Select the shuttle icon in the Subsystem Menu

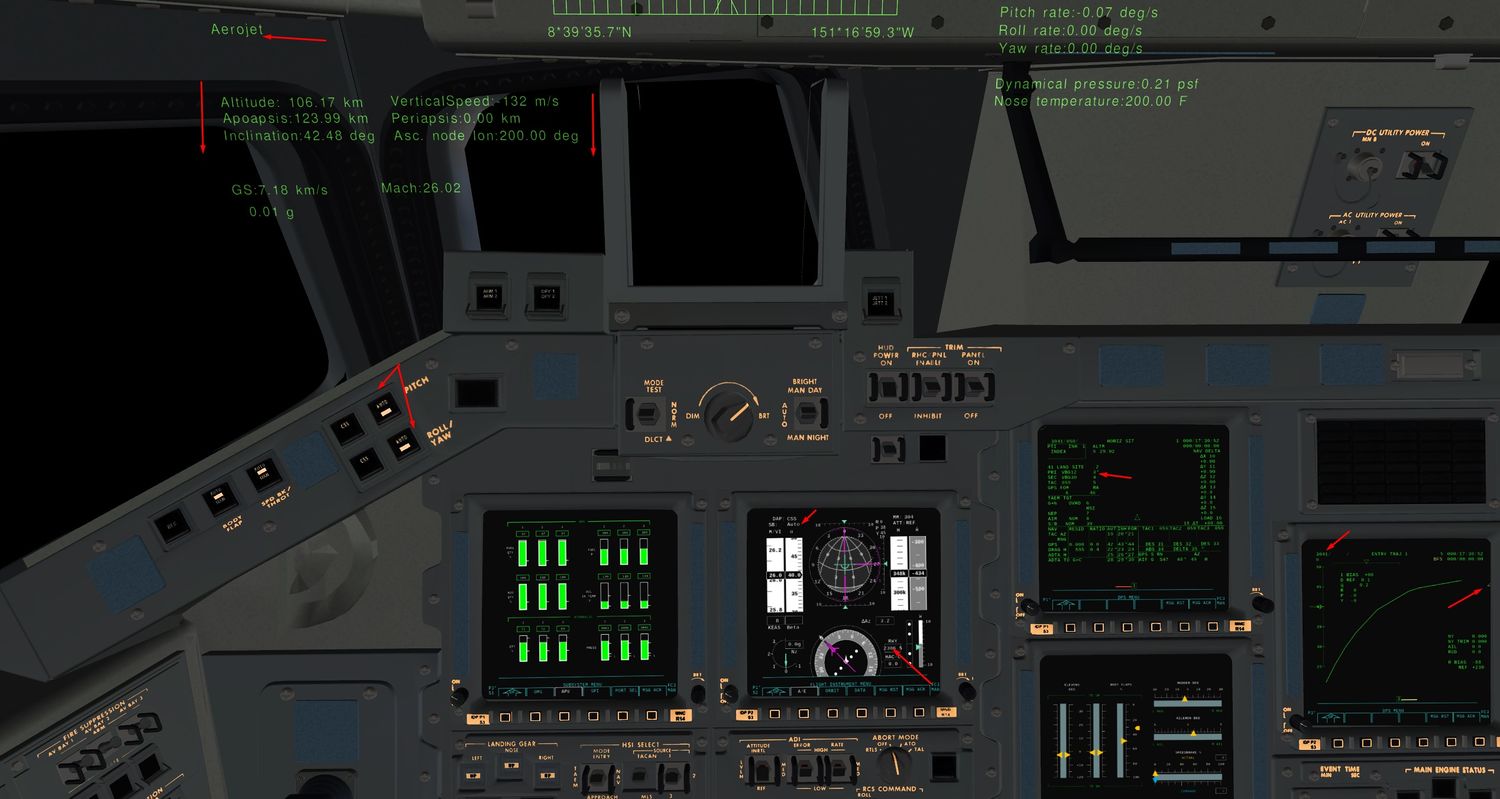click(x=510, y=691)
